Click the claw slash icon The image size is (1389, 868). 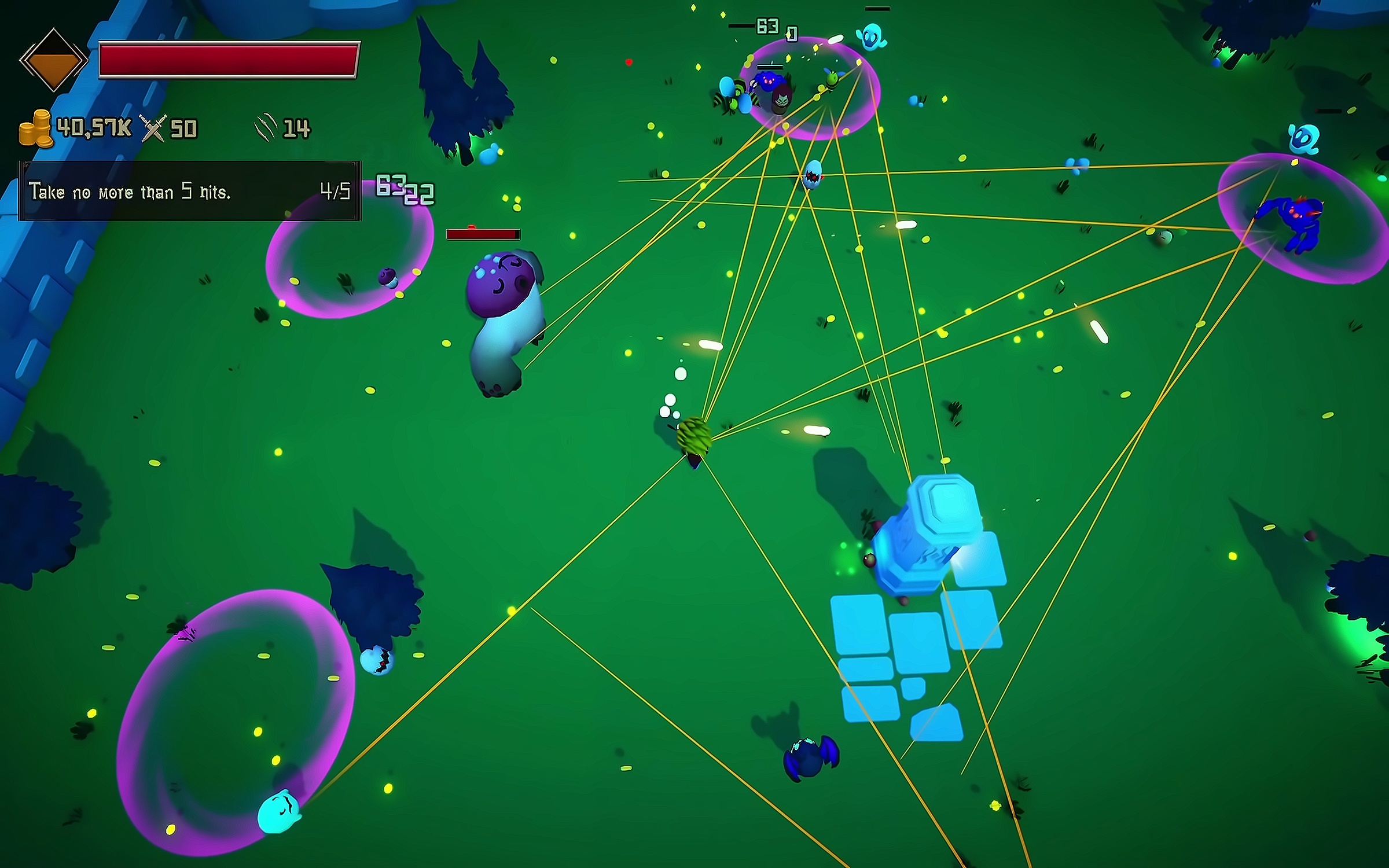266,127
